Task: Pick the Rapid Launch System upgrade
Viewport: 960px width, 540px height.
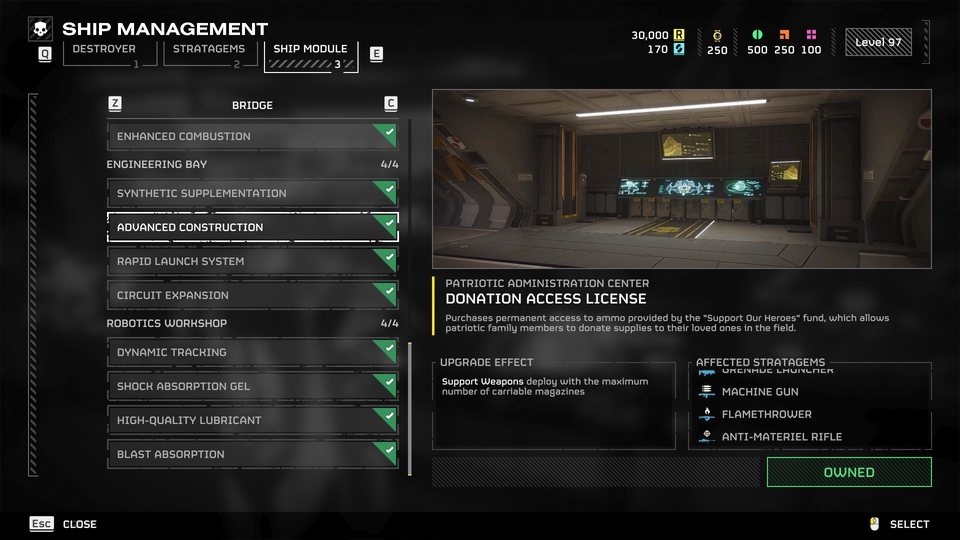Action: (x=252, y=261)
